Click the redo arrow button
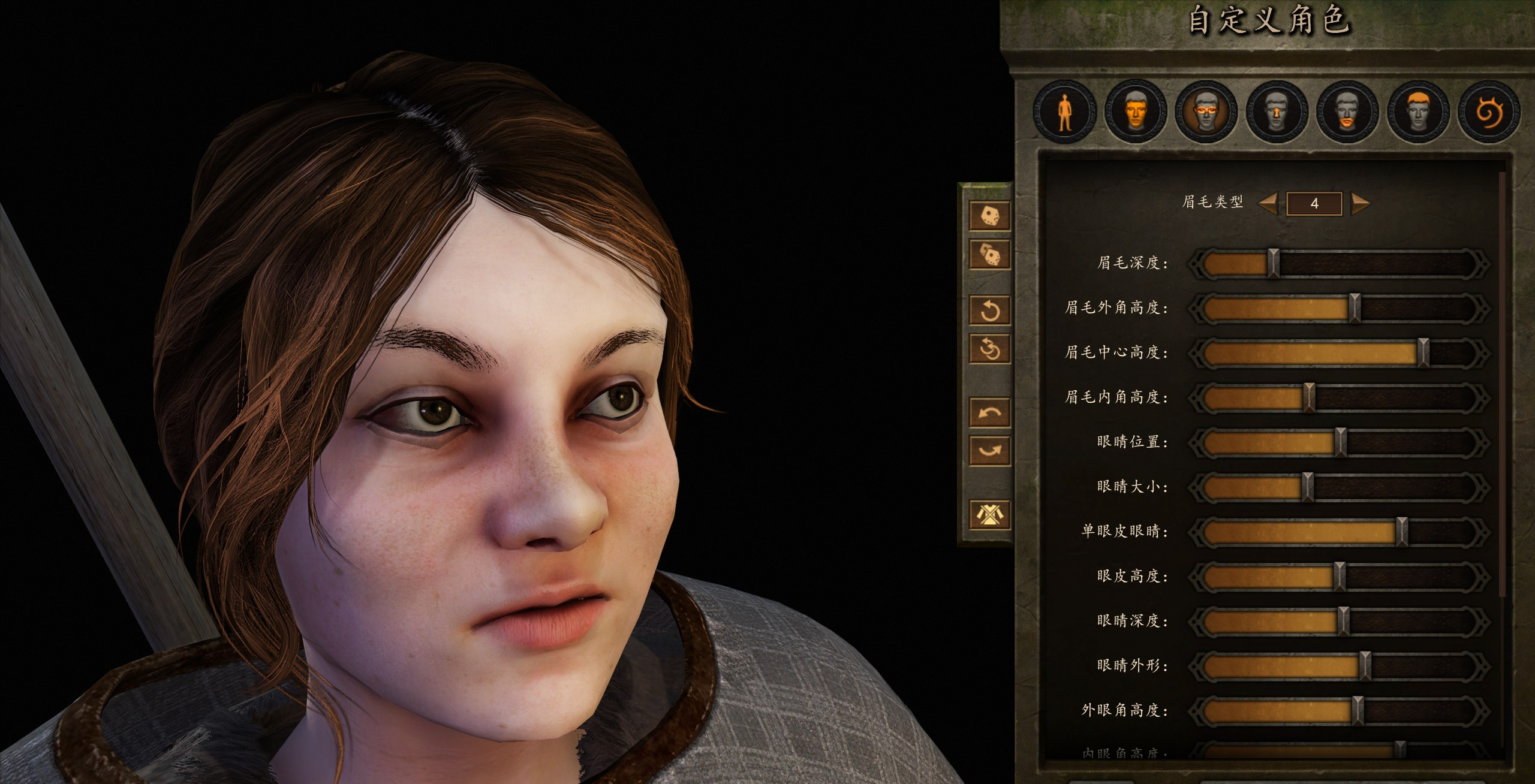This screenshot has width=1535, height=784. pos(989,451)
